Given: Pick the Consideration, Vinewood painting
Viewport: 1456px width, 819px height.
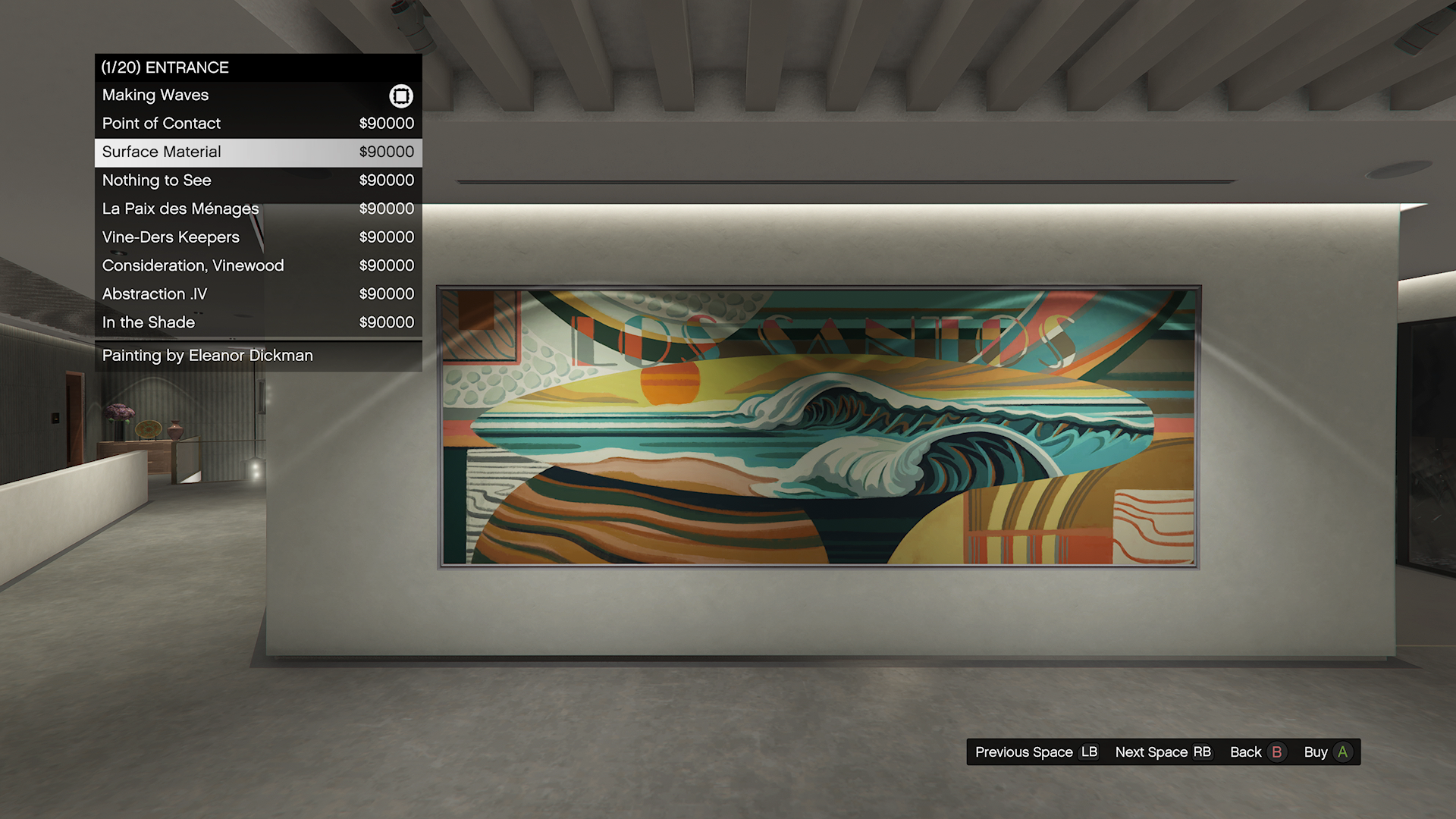Looking at the screenshot, I should [258, 265].
